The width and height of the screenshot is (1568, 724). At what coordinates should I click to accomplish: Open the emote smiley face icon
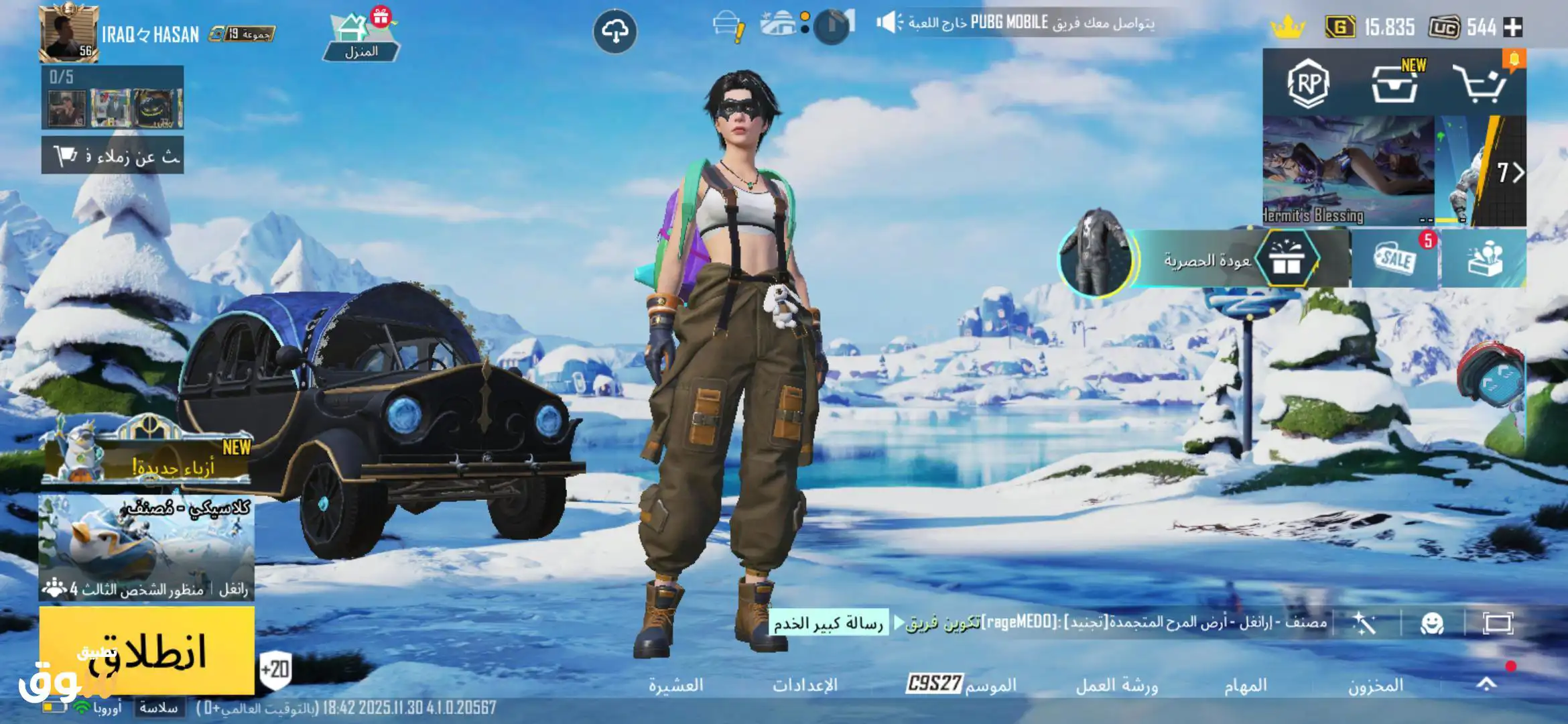[x=1432, y=624]
